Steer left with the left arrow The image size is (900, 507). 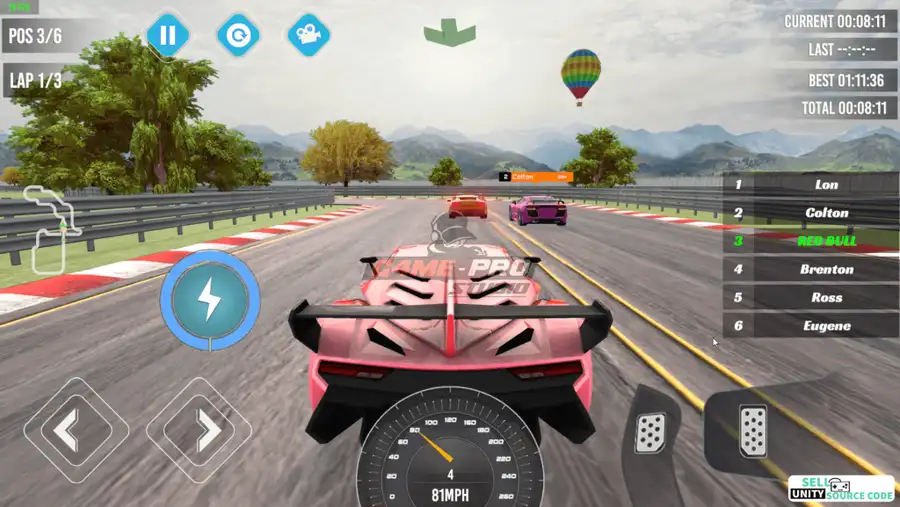(76, 430)
